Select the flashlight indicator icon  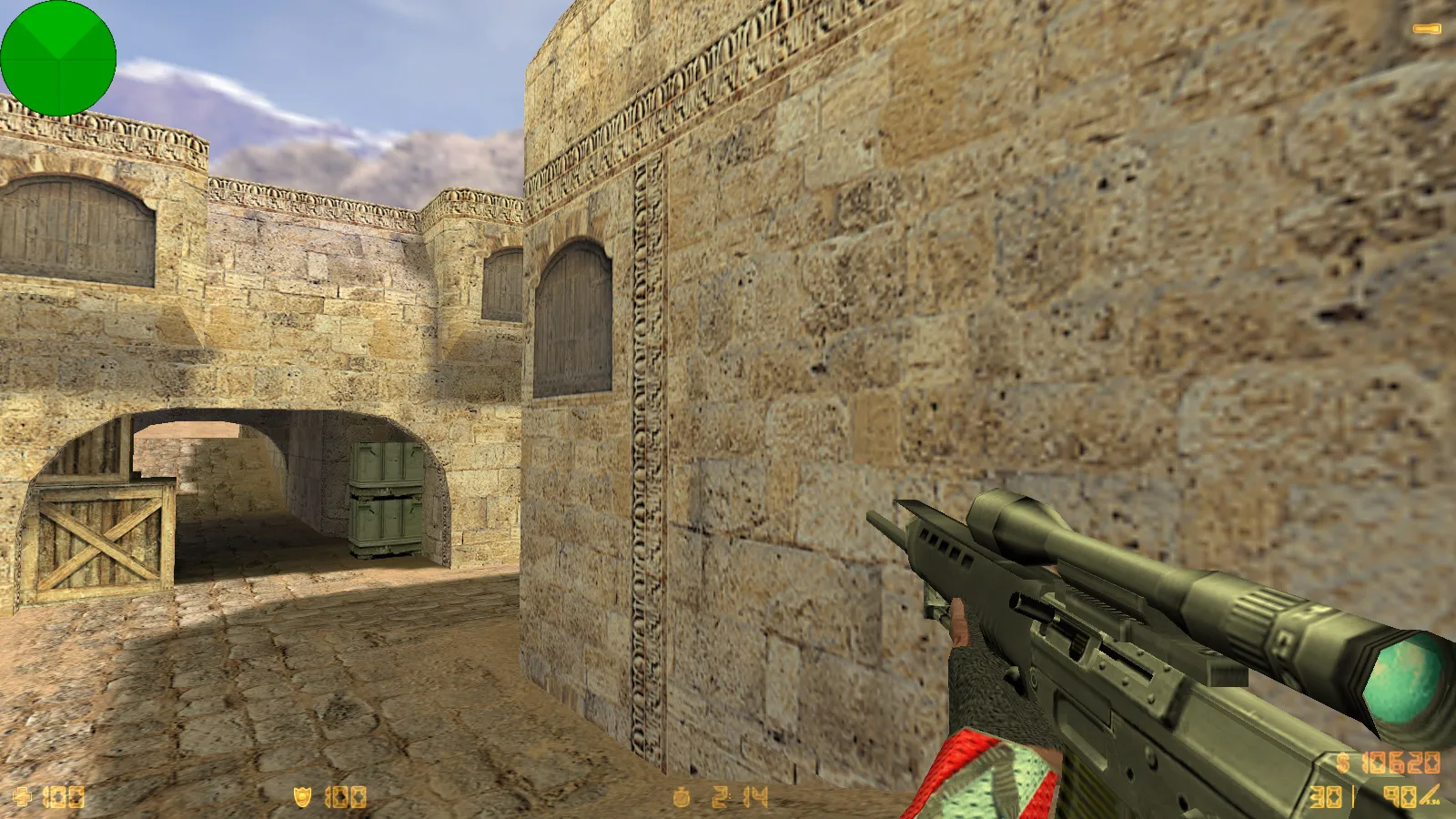1426,29
